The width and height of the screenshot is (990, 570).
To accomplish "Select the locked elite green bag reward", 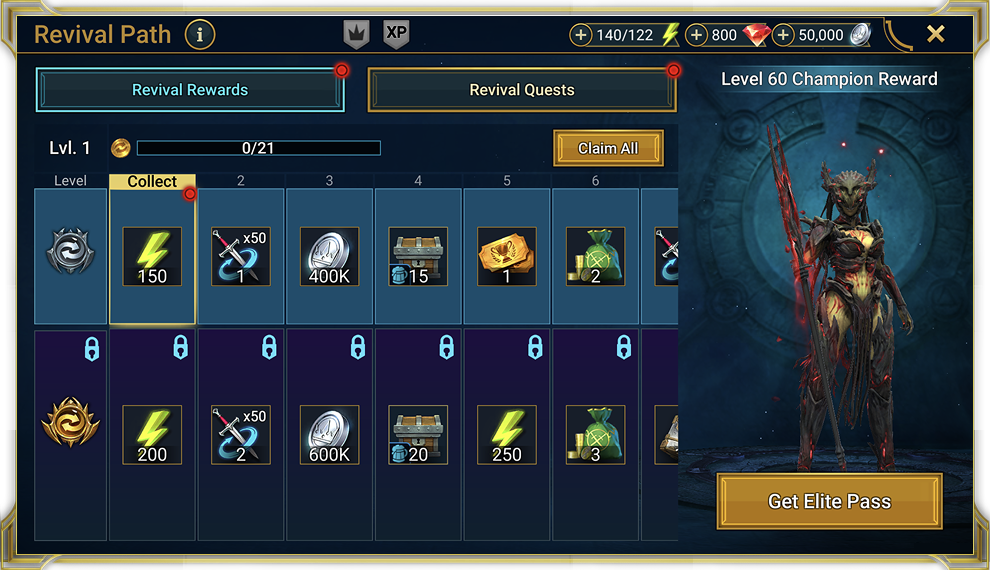I will [596, 434].
